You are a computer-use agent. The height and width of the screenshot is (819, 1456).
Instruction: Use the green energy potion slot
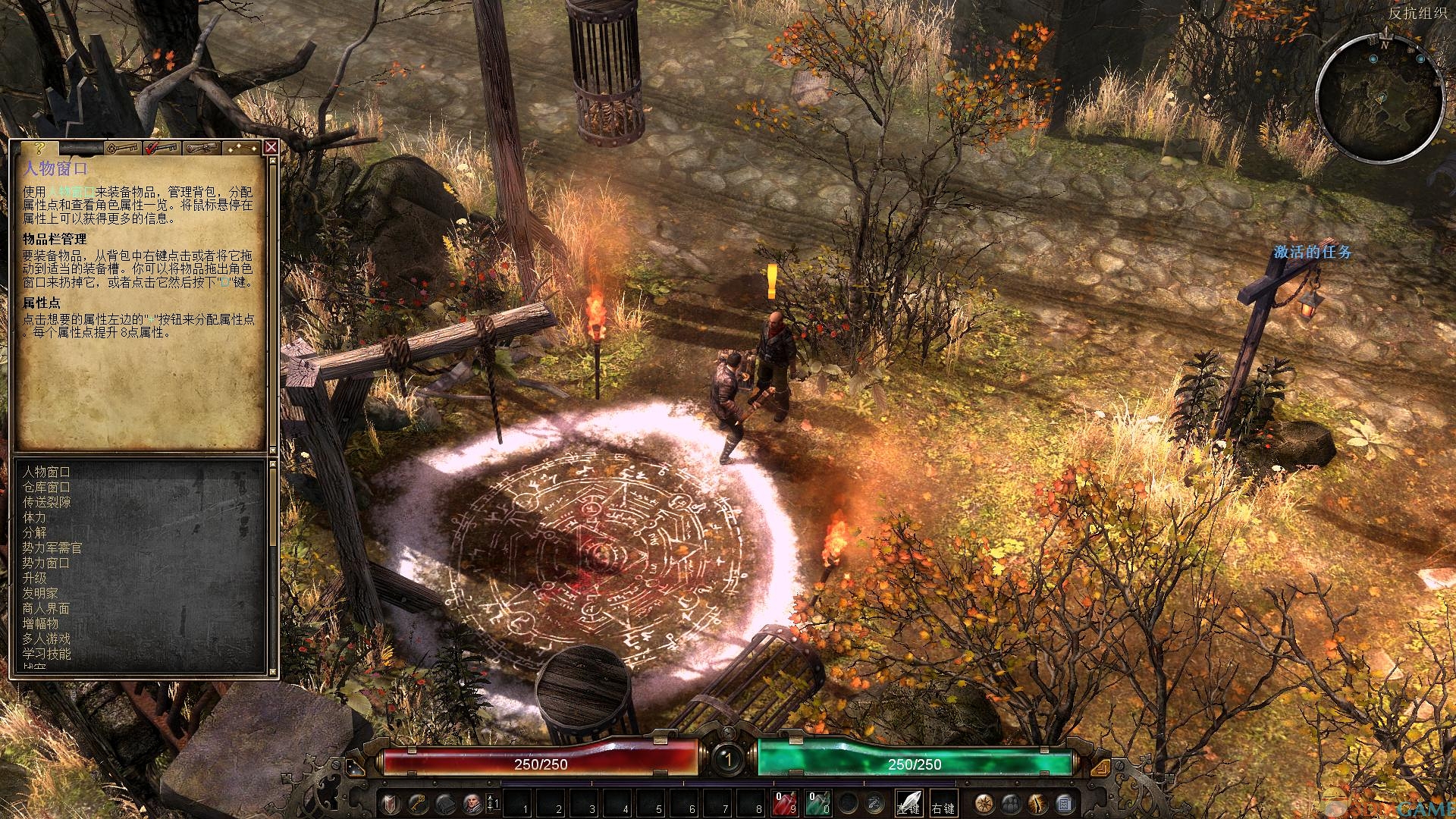[x=817, y=803]
